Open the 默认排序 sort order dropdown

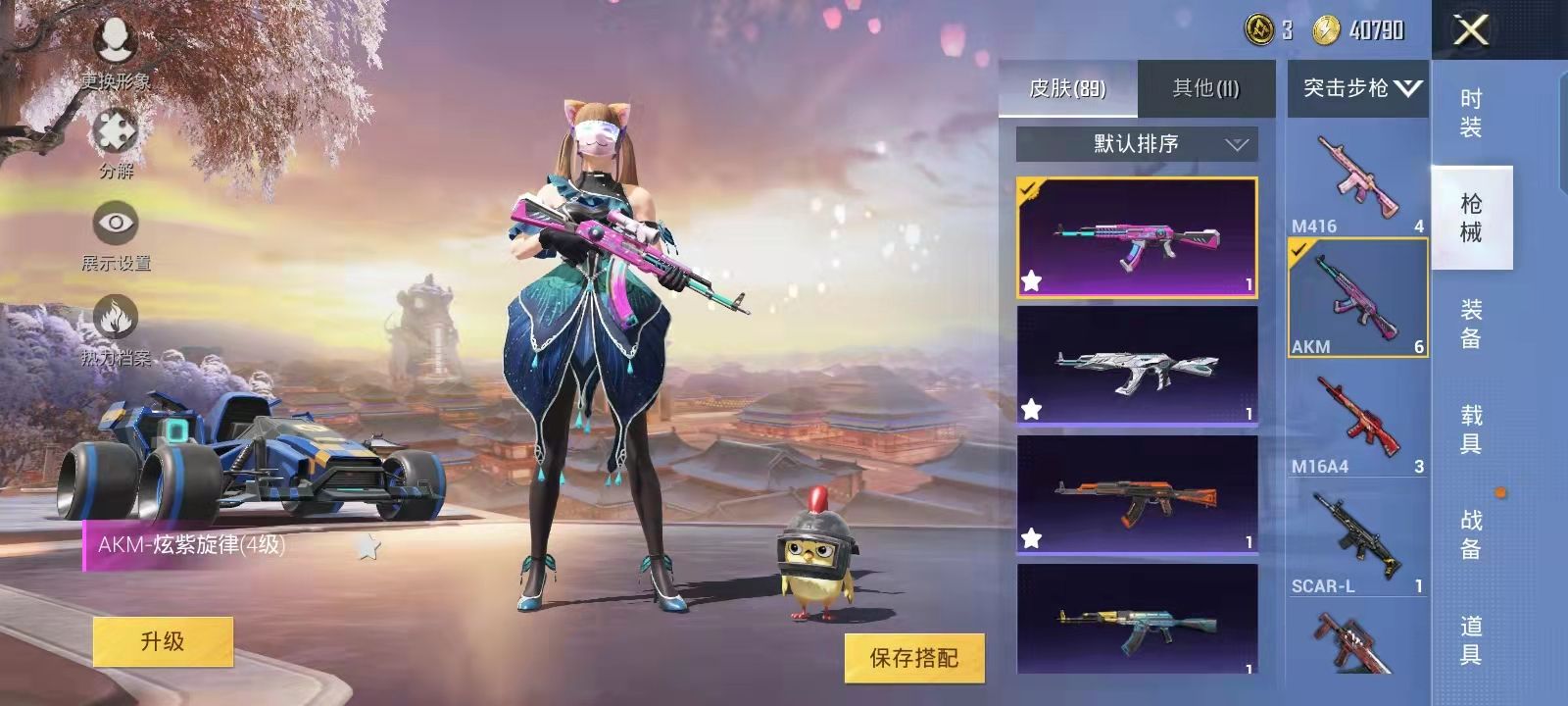(1135, 144)
